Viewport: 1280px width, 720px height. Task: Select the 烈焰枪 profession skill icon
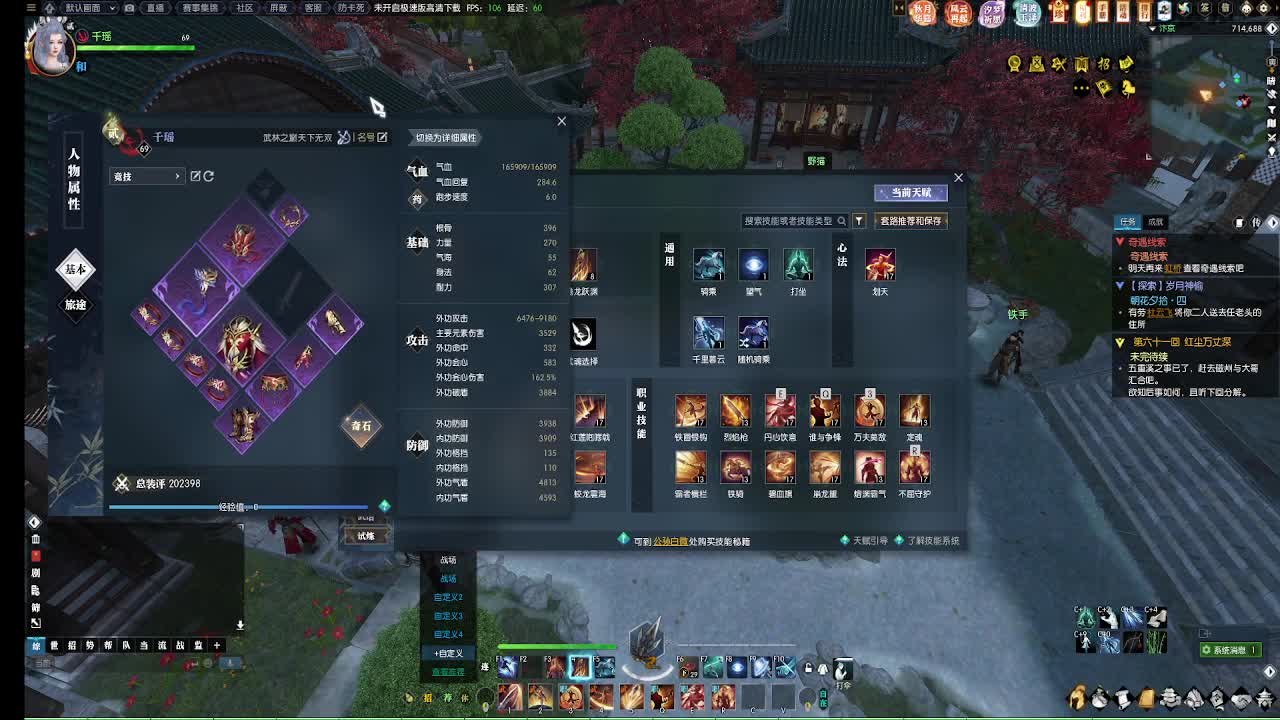(736, 410)
